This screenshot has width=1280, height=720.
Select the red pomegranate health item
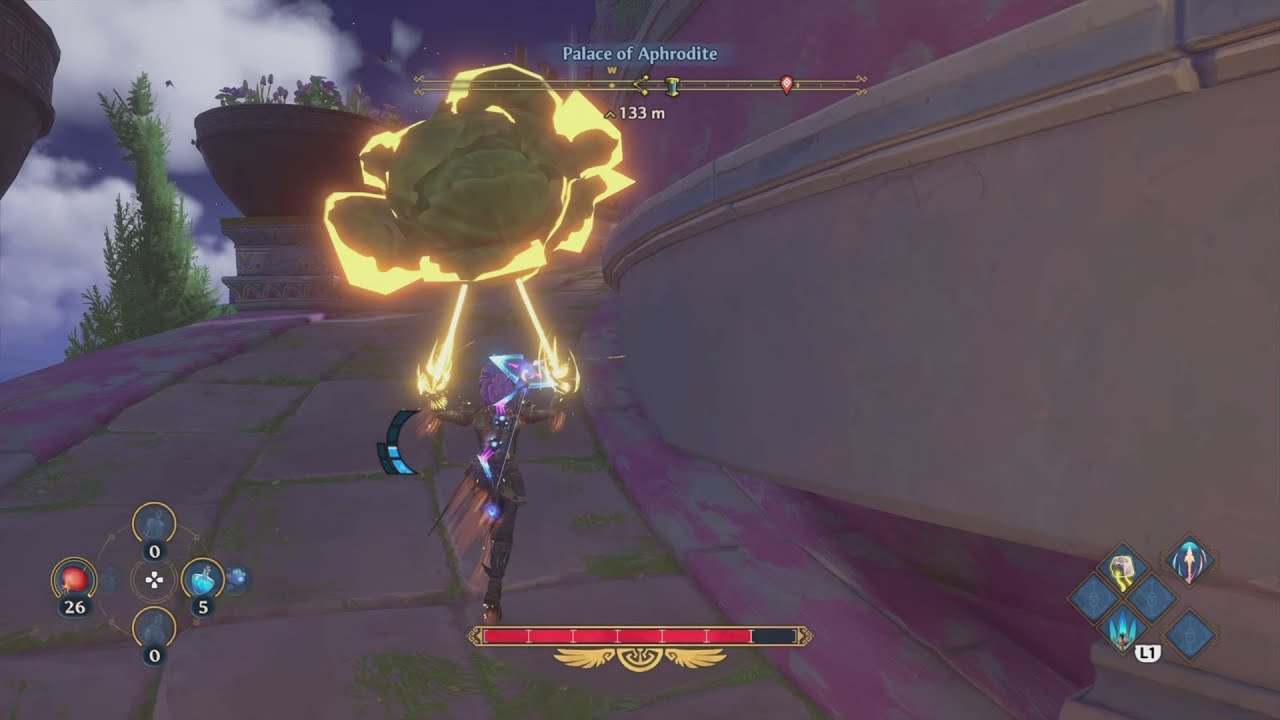[x=74, y=578]
